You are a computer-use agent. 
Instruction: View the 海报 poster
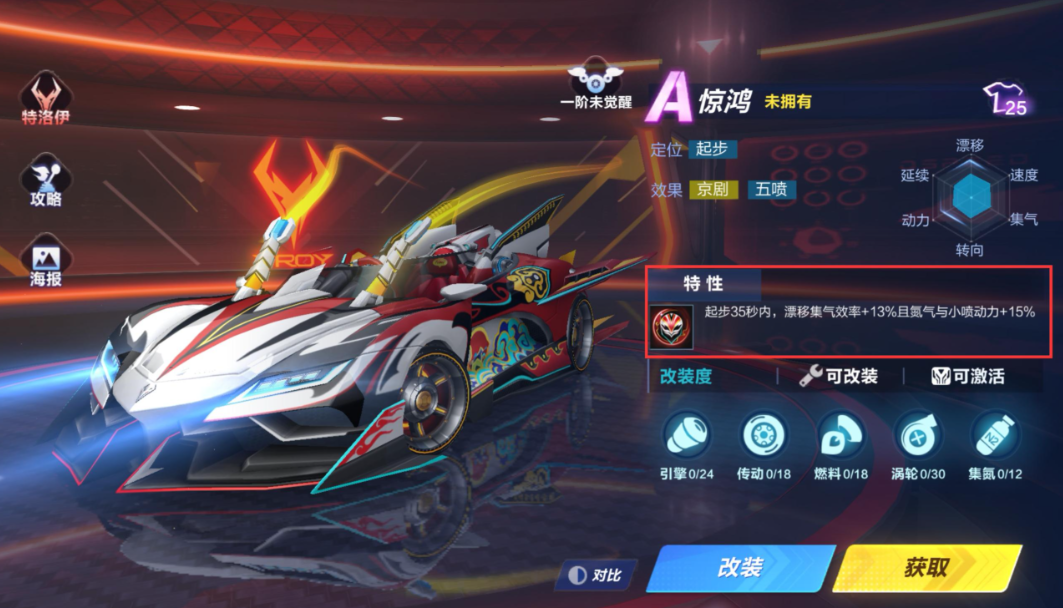(x=46, y=261)
